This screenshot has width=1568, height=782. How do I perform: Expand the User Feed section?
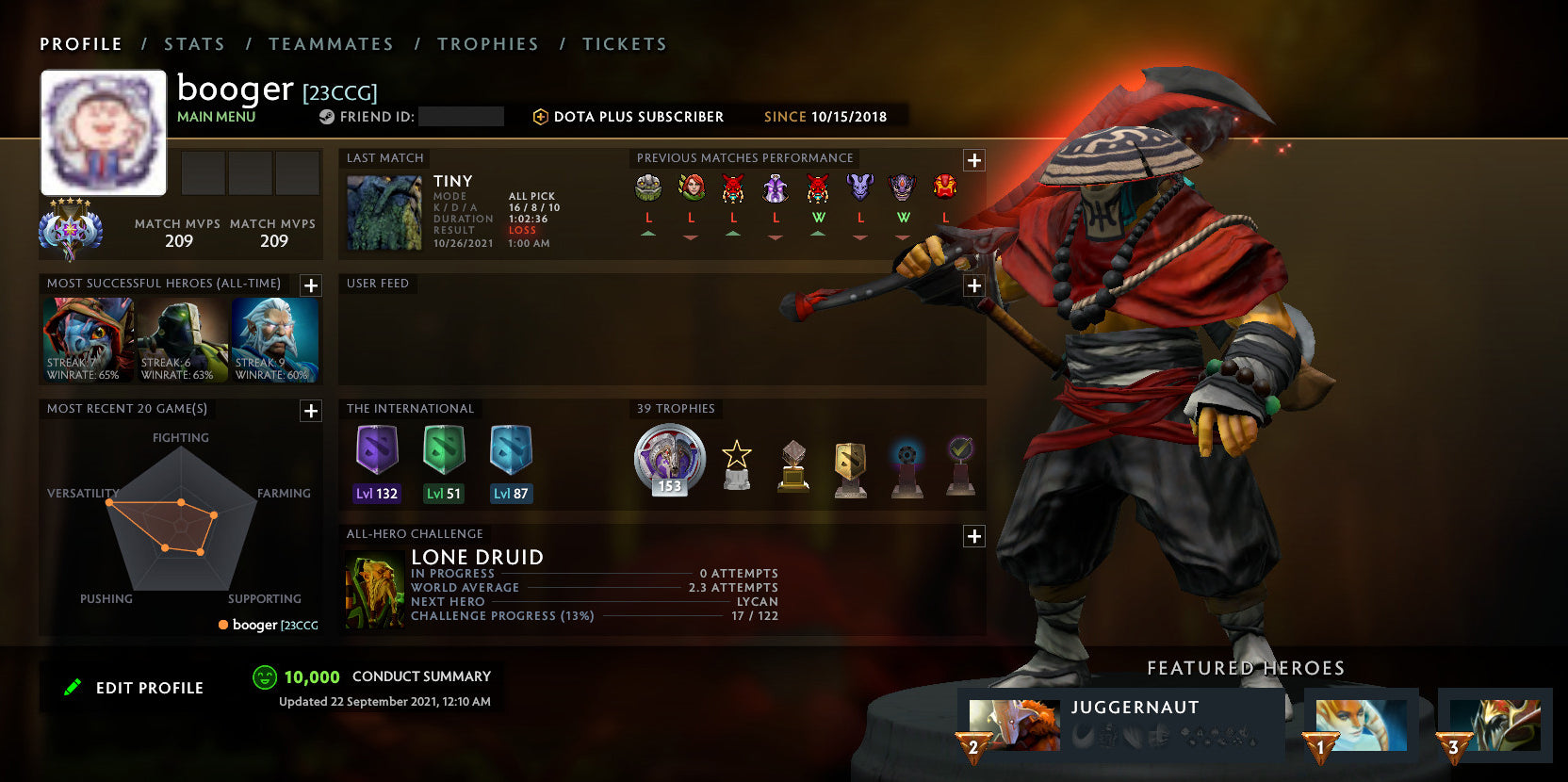coord(973,285)
